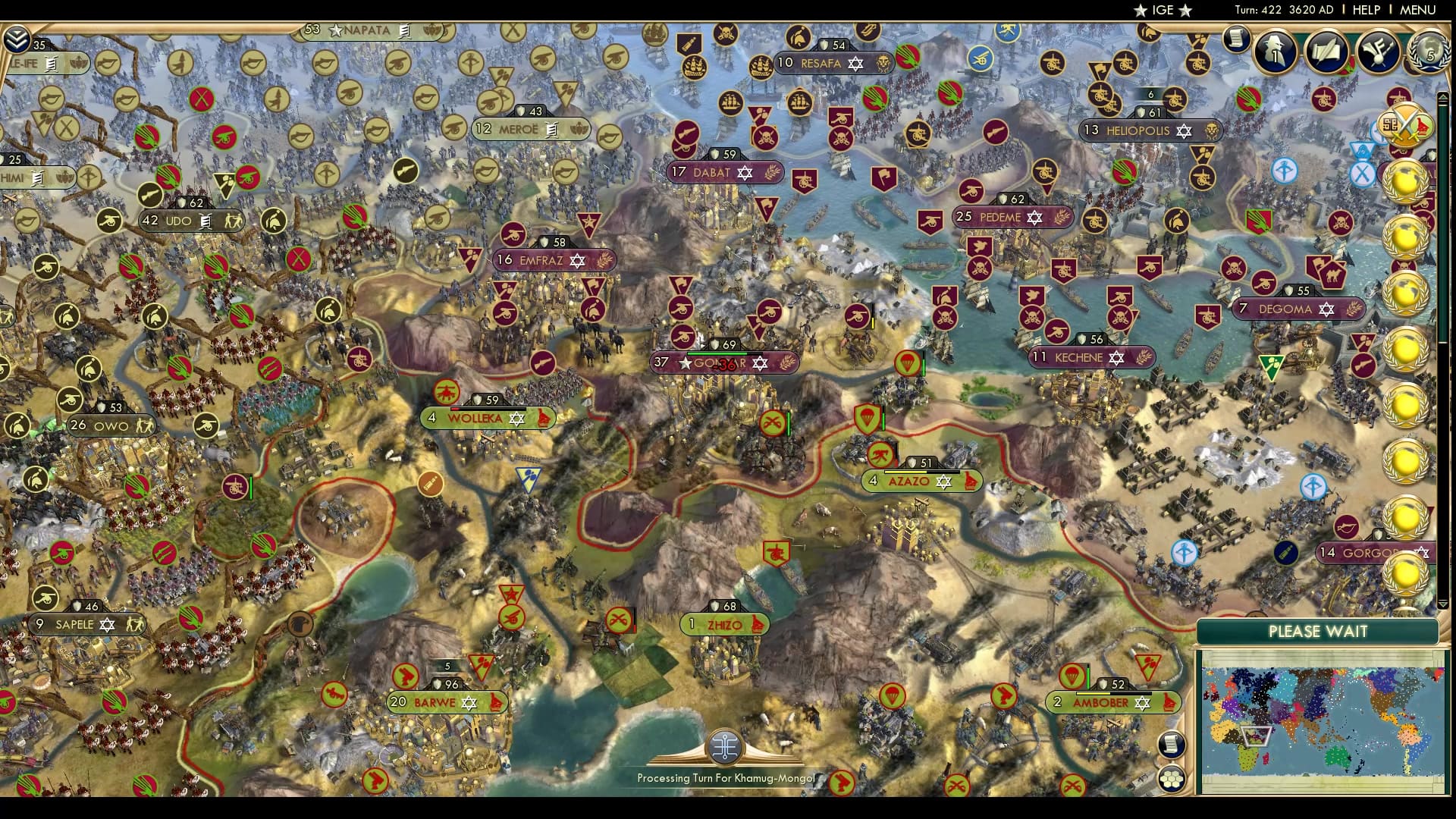
Task: Open the Espionage overview spy icon
Action: [x=1274, y=52]
